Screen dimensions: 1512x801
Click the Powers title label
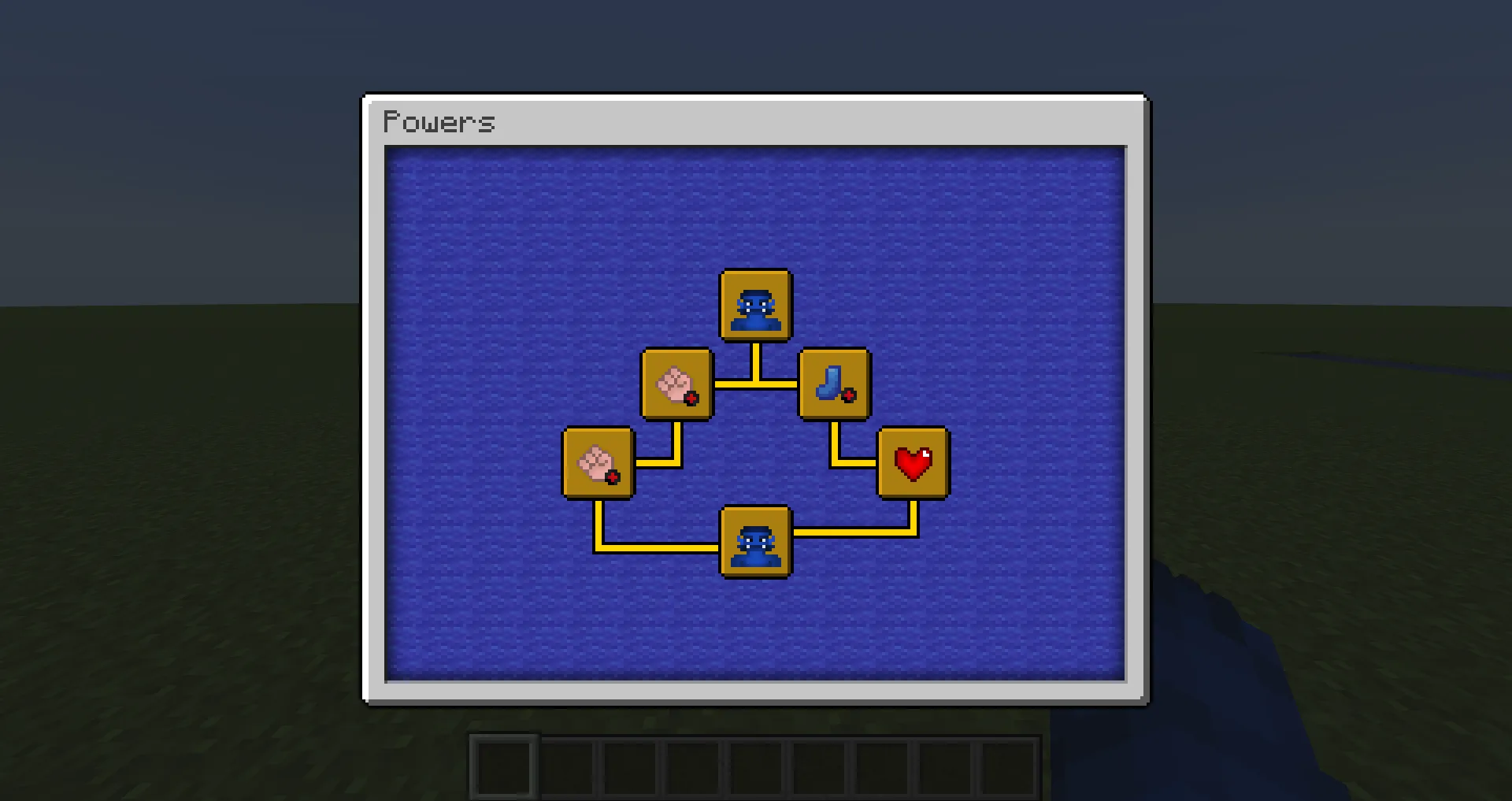pyautogui.click(x=439, y=121)
